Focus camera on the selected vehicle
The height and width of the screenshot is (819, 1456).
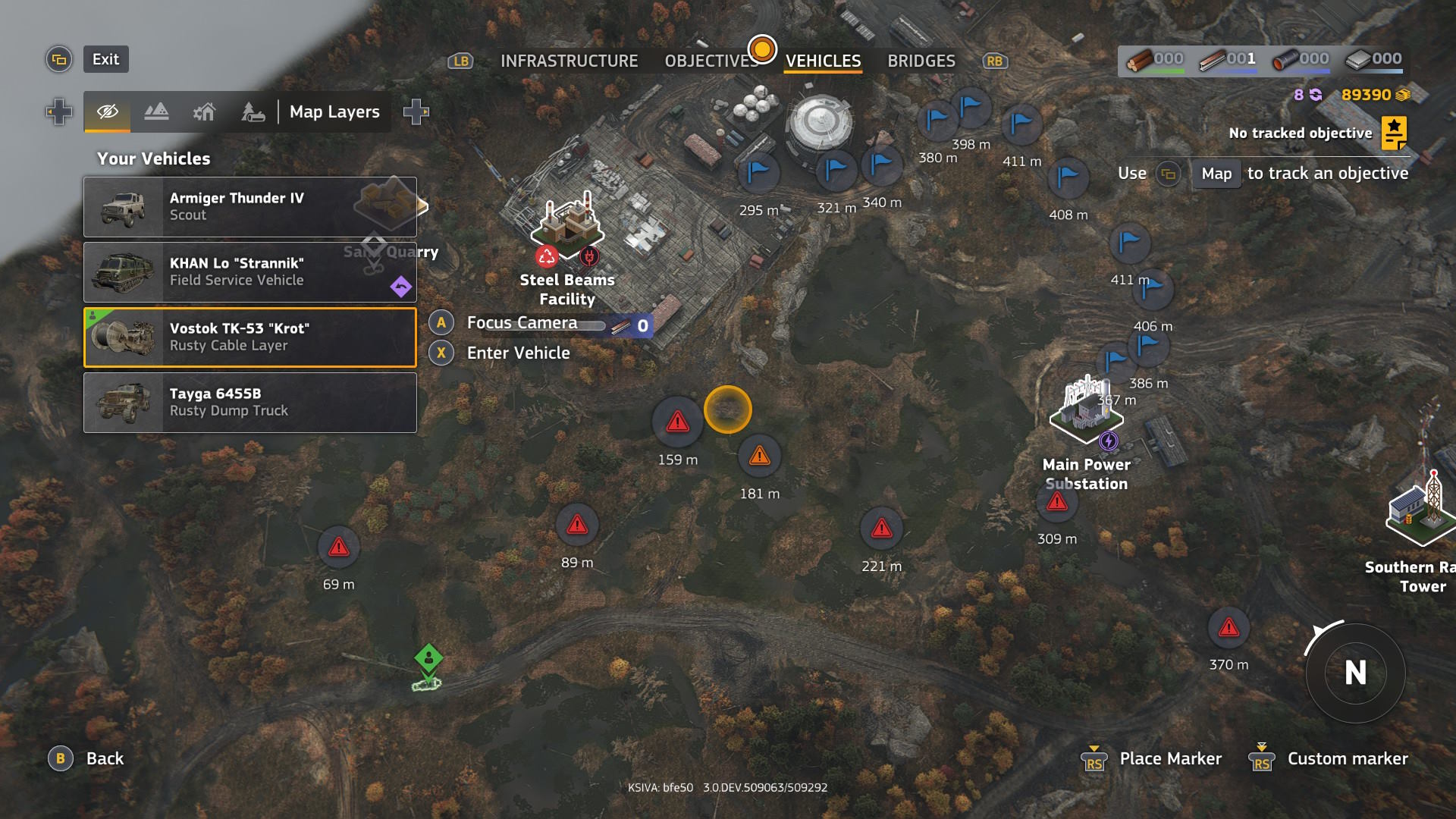521,323
